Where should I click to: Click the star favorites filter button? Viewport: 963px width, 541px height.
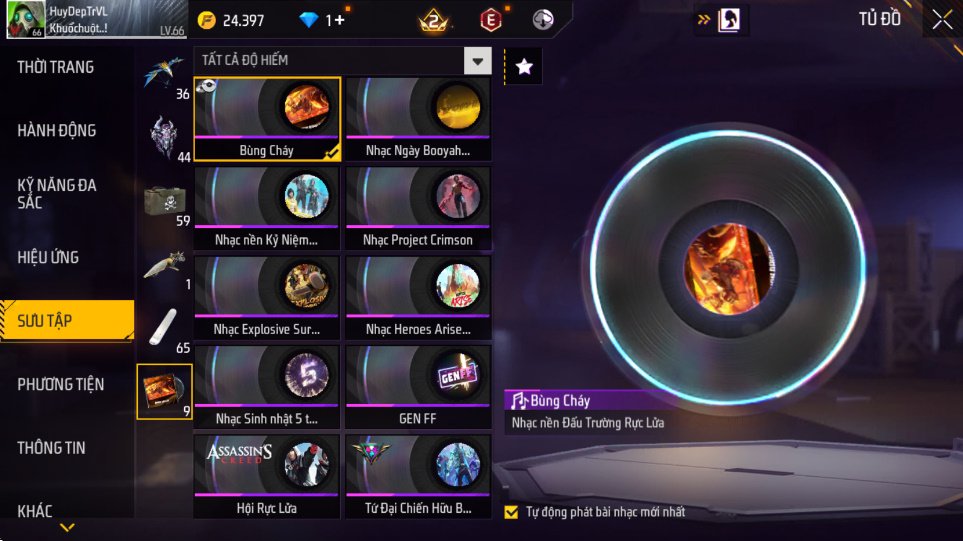click(x=524, y=67)
